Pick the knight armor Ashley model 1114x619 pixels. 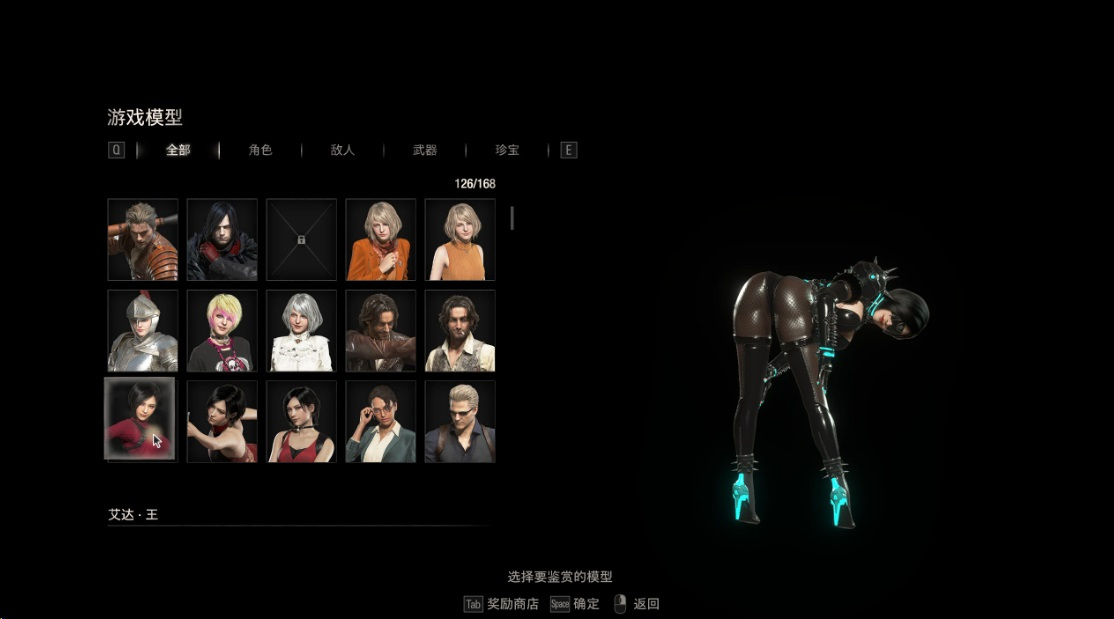click(x=143, y=331)
